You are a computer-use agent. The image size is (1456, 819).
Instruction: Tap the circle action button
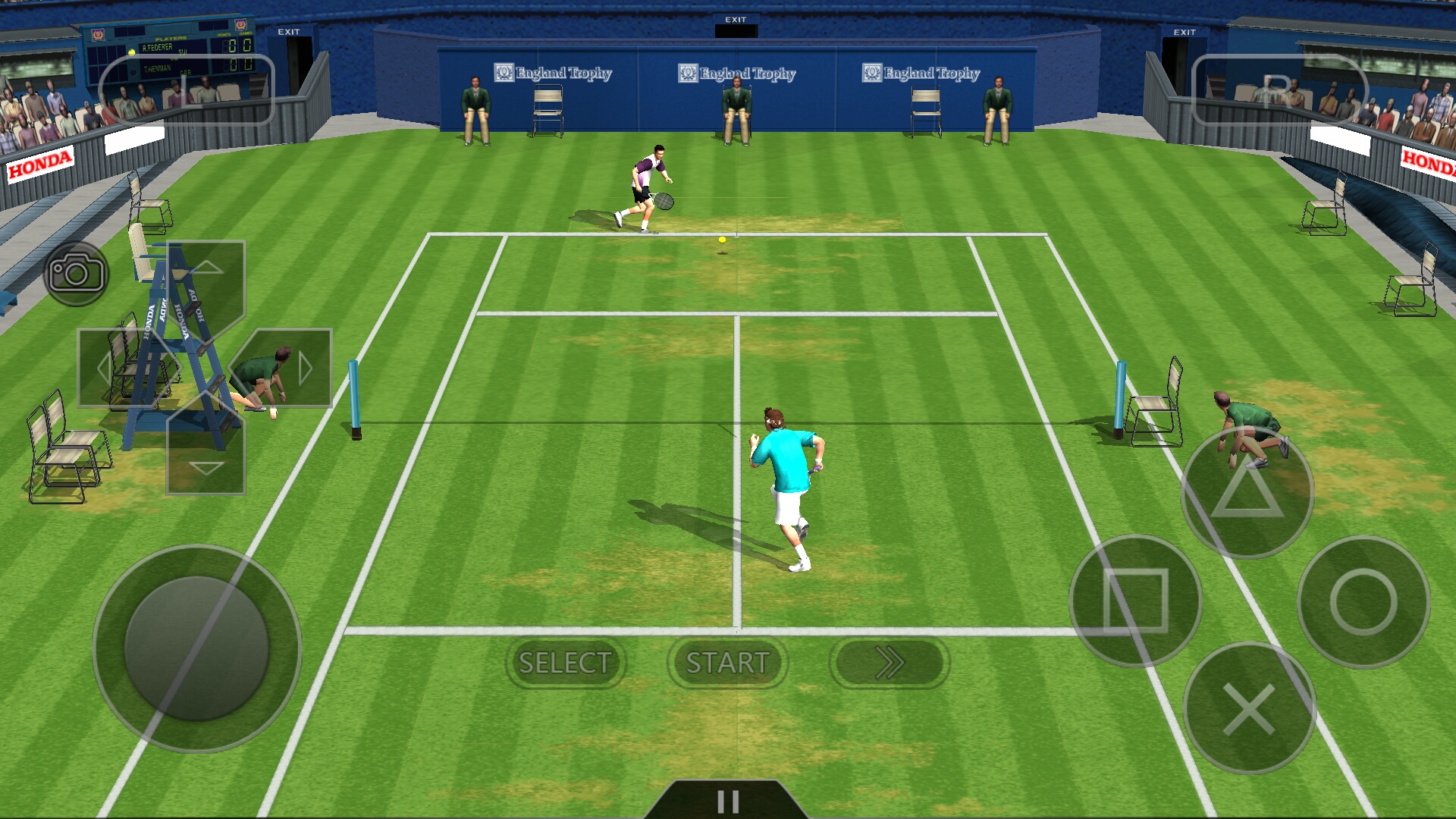[x=1363, y=601]
